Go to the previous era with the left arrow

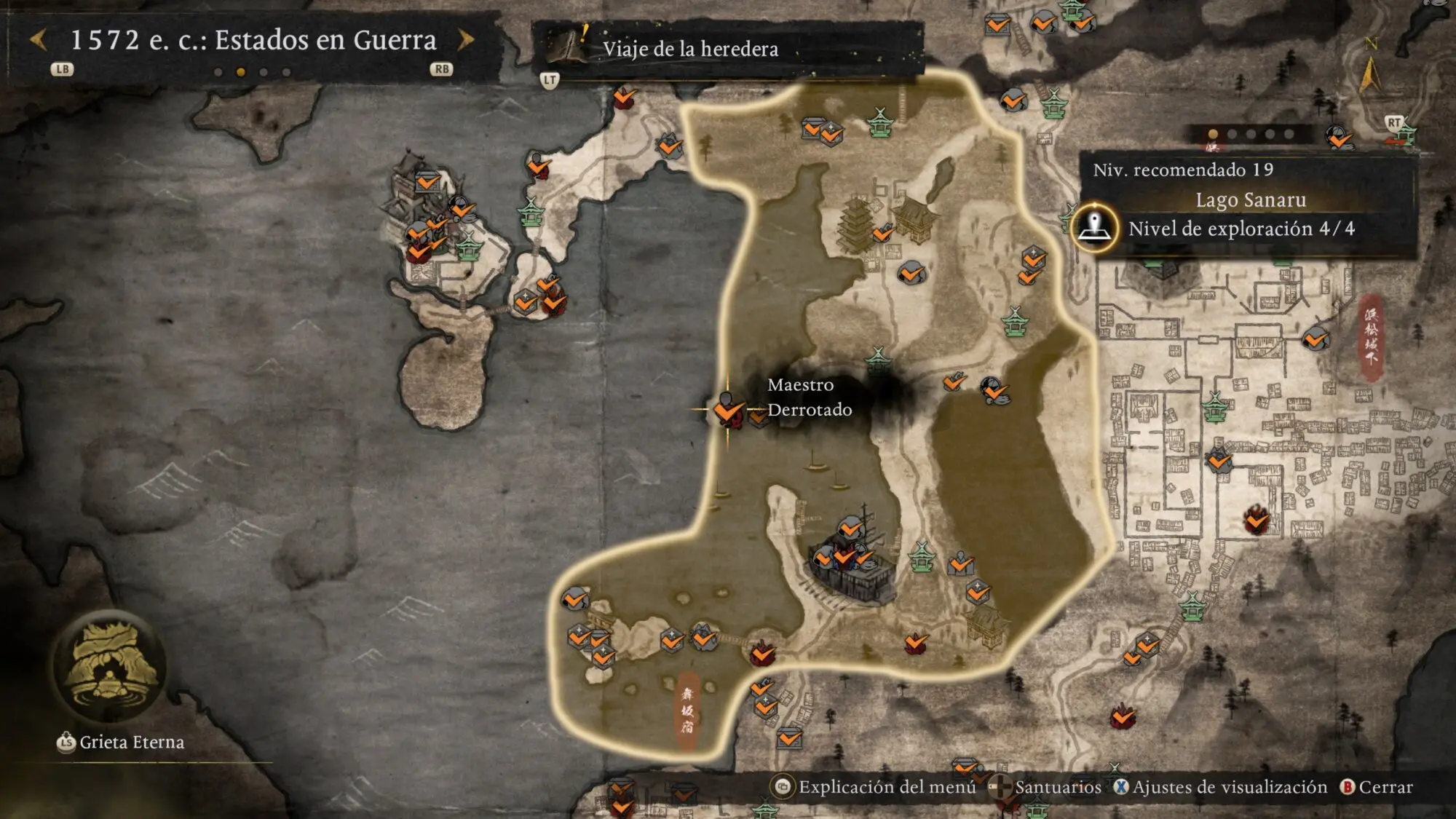(x=39, y=40)
